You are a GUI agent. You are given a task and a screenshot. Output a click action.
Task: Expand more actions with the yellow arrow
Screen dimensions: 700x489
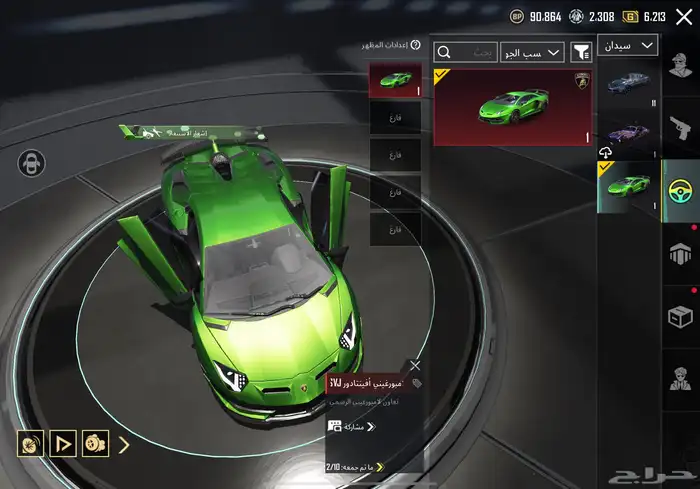[124, 443]
